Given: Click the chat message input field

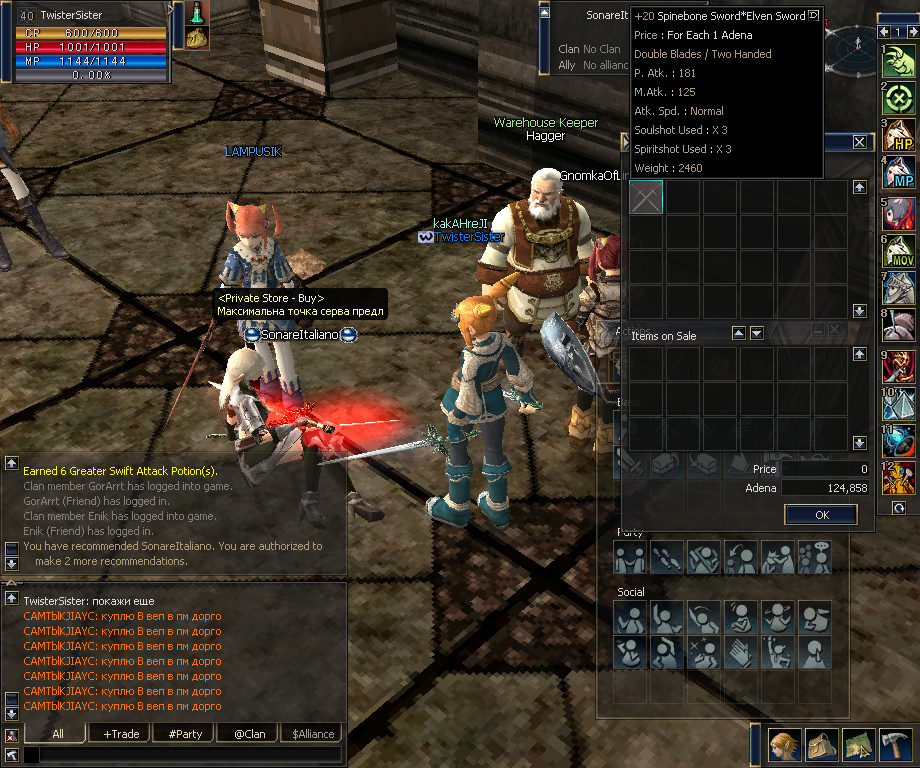Looking at the screenshot, I should coord(180,755).
